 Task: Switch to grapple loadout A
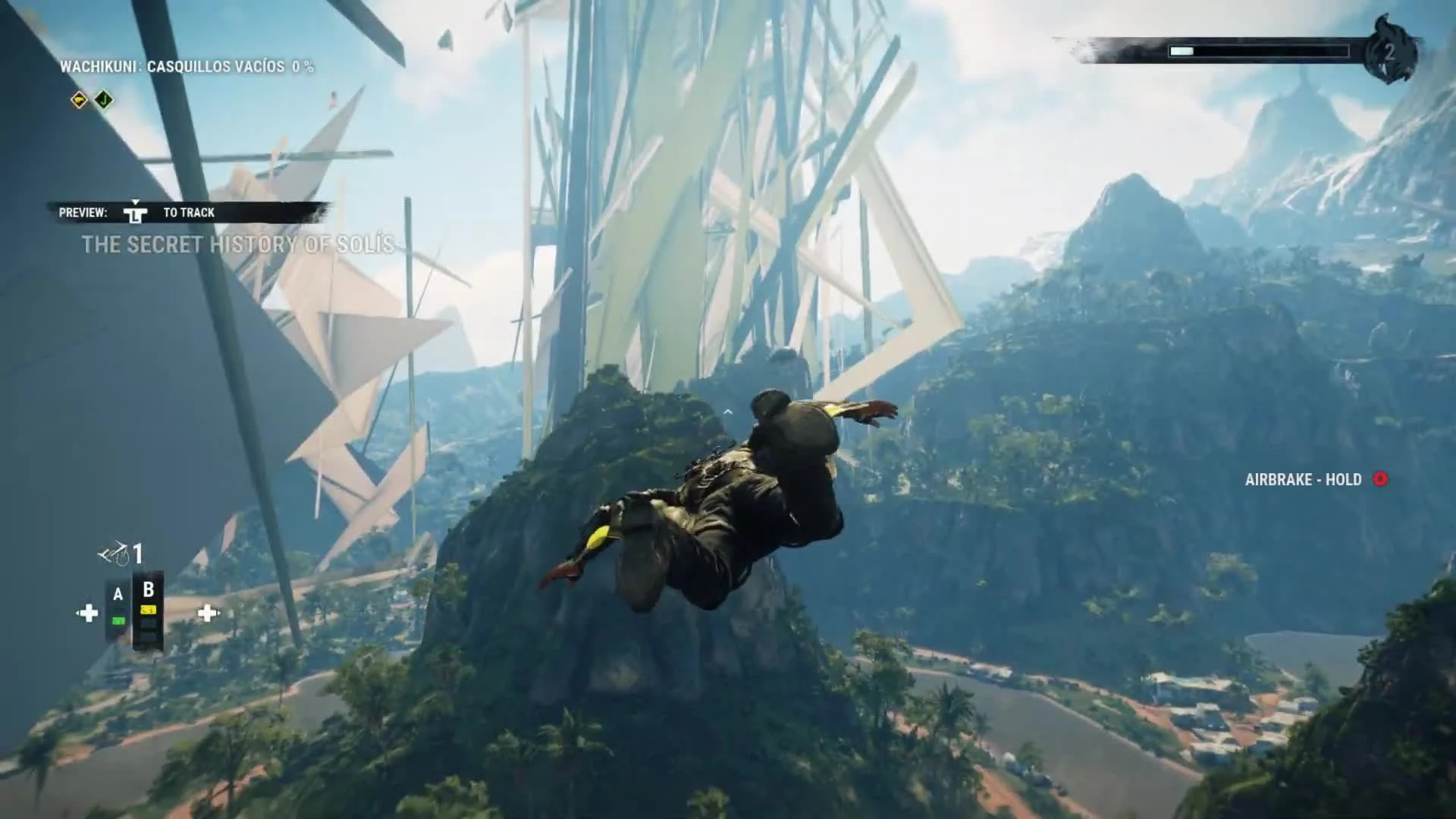118,593
